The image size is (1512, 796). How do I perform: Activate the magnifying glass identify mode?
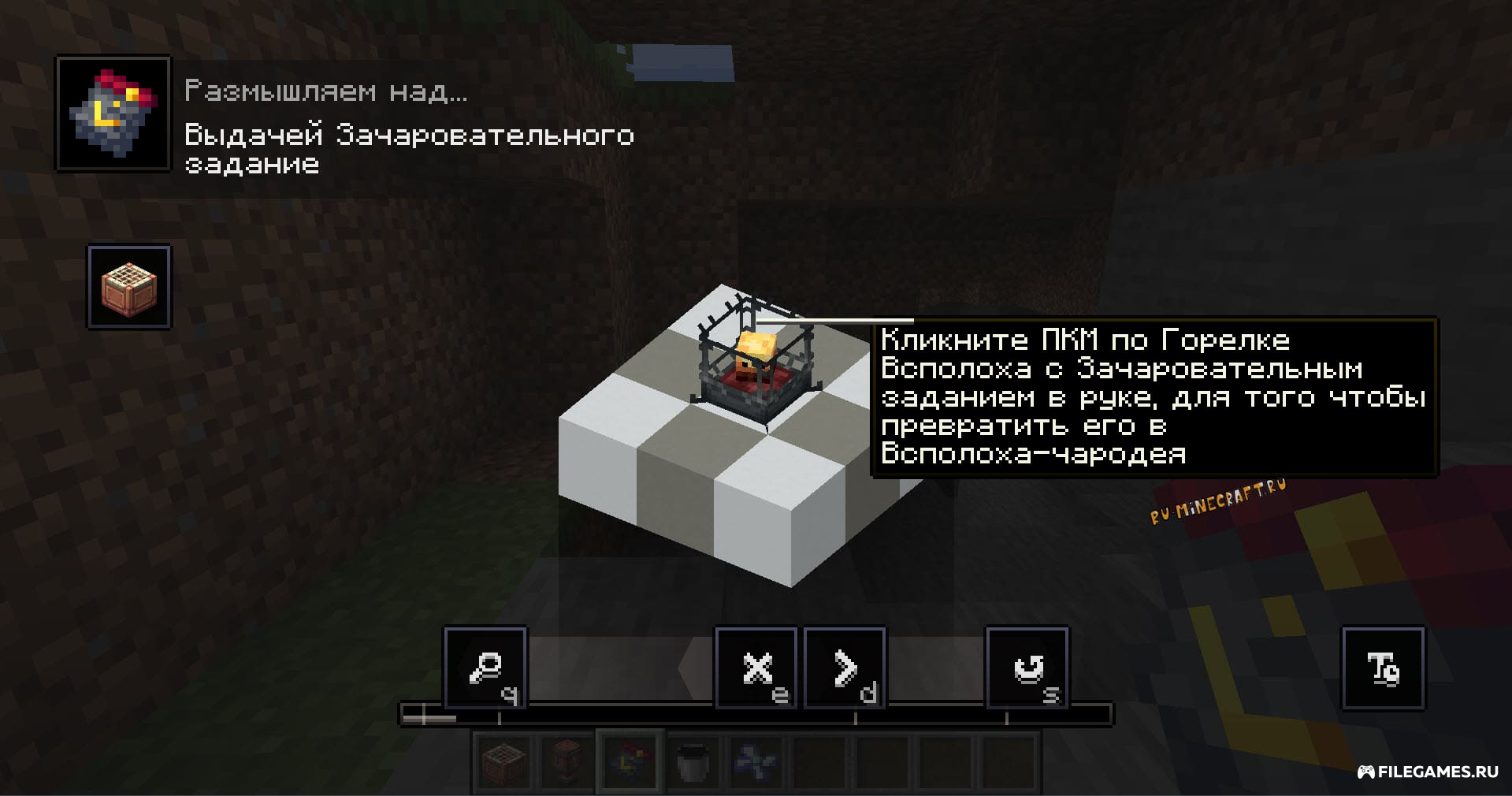(x=485, y=669)
